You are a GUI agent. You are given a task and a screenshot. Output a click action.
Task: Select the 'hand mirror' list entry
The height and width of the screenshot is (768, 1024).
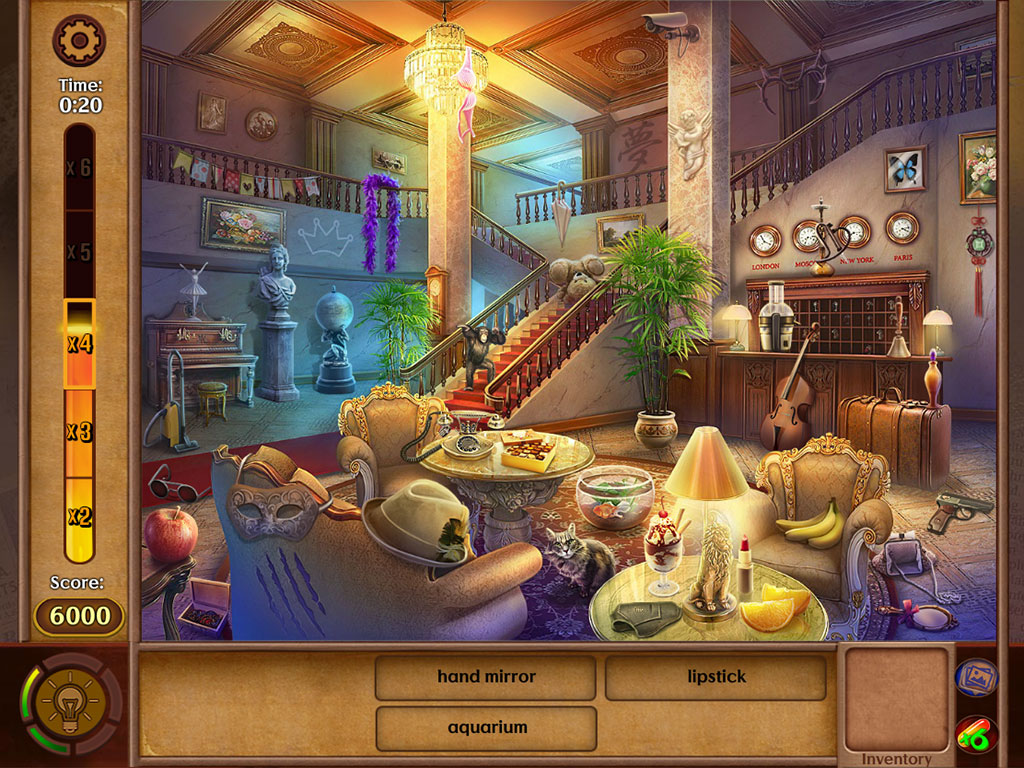click(x=486, y=677)
